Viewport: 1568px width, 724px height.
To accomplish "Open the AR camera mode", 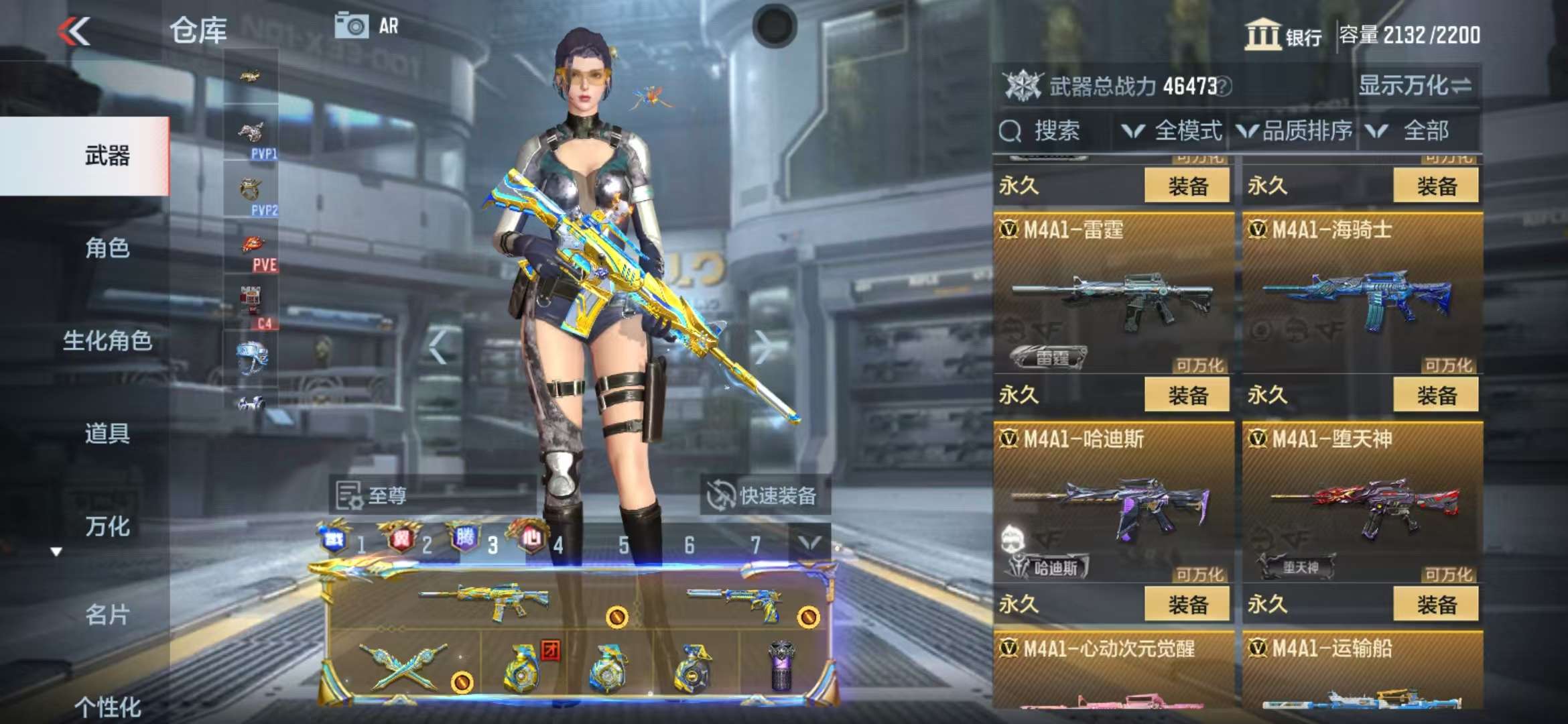I will coord(367,26).
